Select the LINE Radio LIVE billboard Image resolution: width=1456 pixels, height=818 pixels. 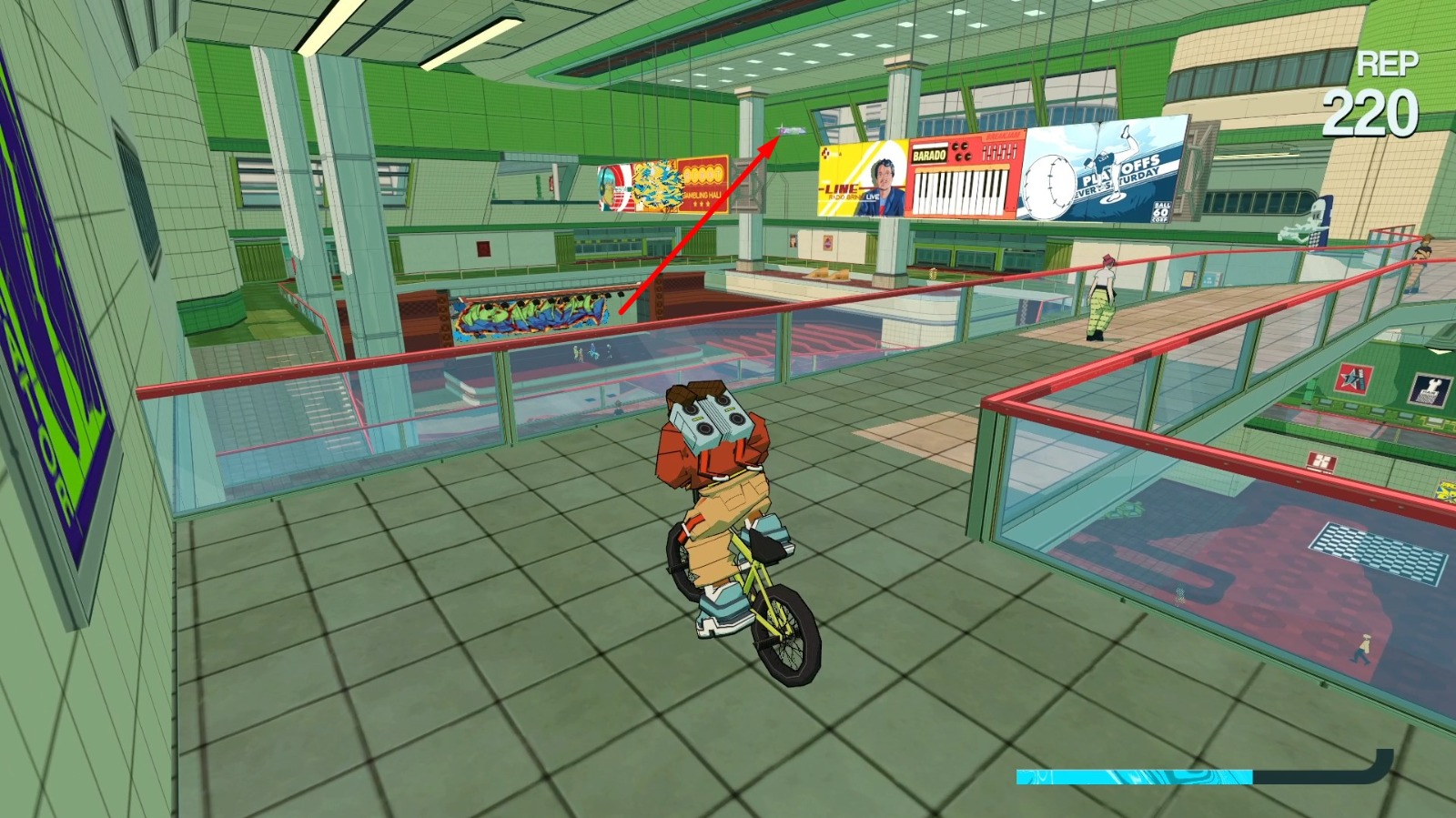[x=860, y=182]
